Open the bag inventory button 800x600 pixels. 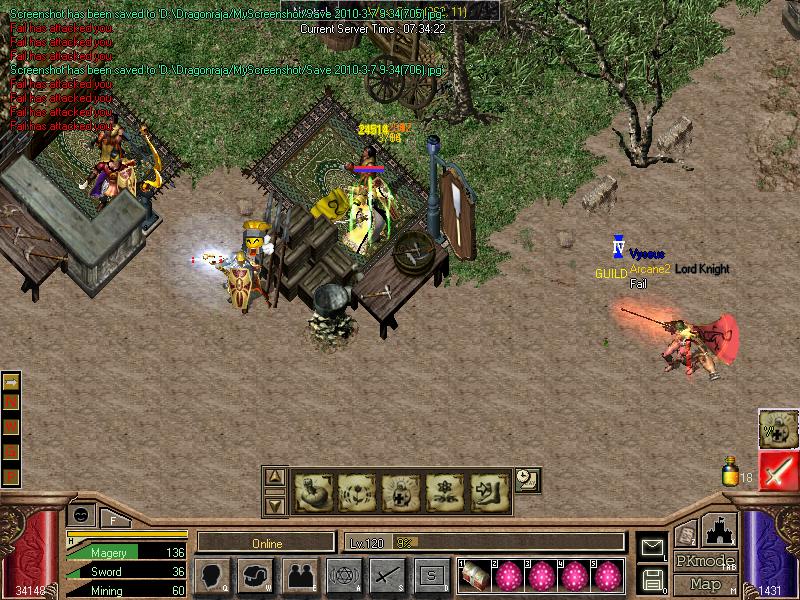[x=257, y=575]
